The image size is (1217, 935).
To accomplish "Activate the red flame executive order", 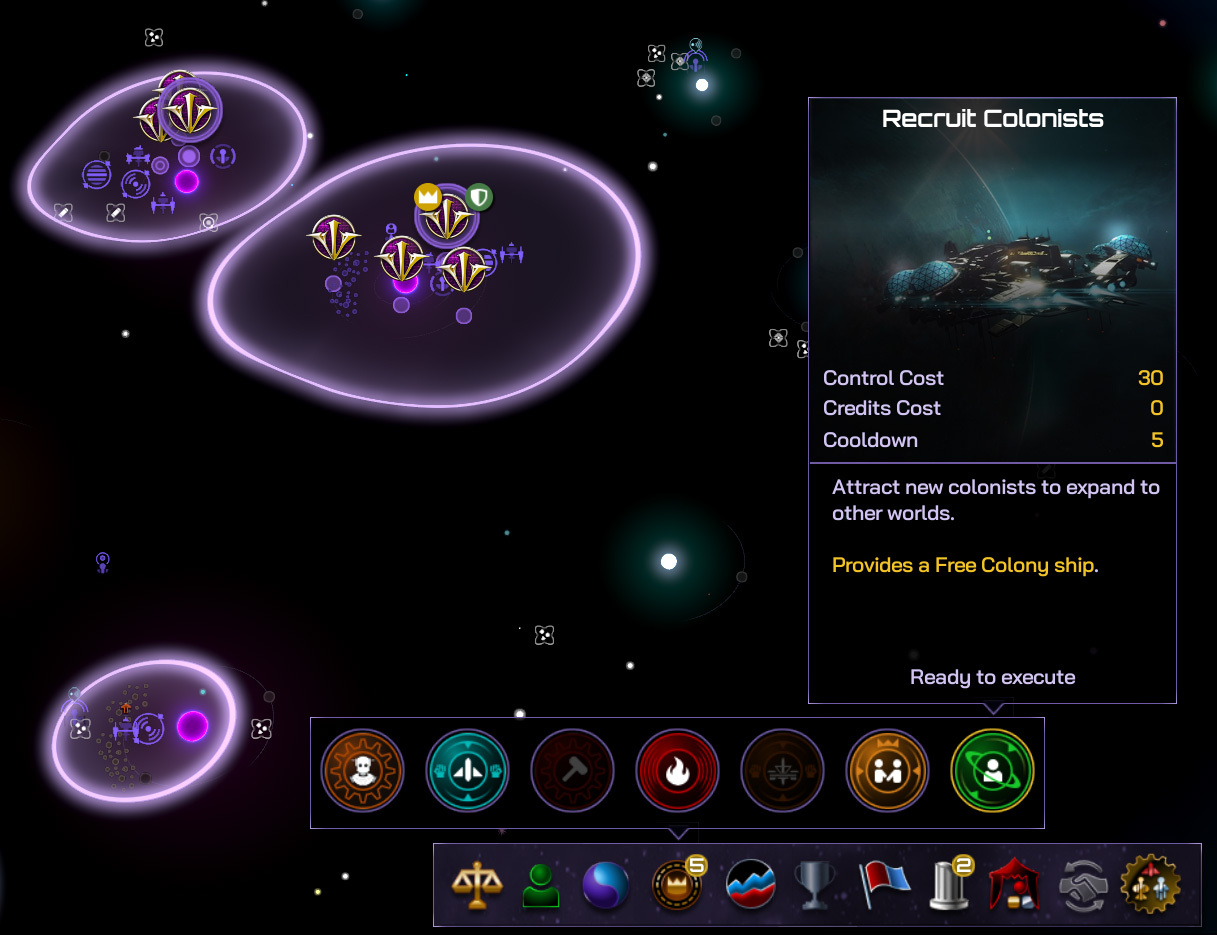I will coord(677,771).
